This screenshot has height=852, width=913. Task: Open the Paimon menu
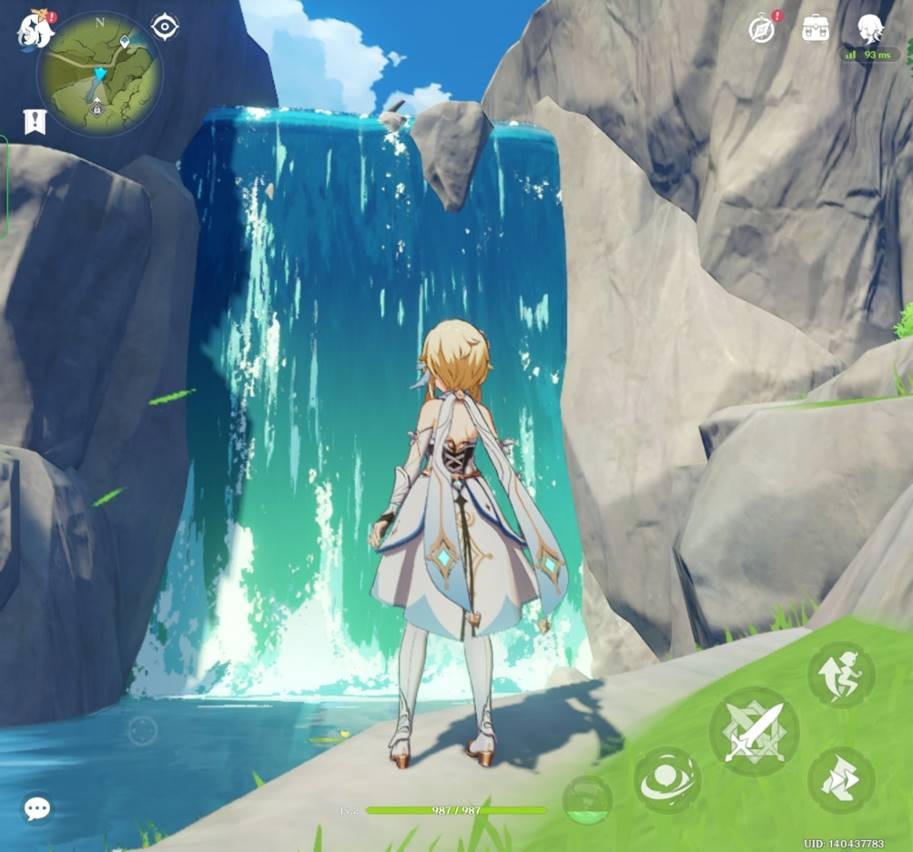[32, 30]
